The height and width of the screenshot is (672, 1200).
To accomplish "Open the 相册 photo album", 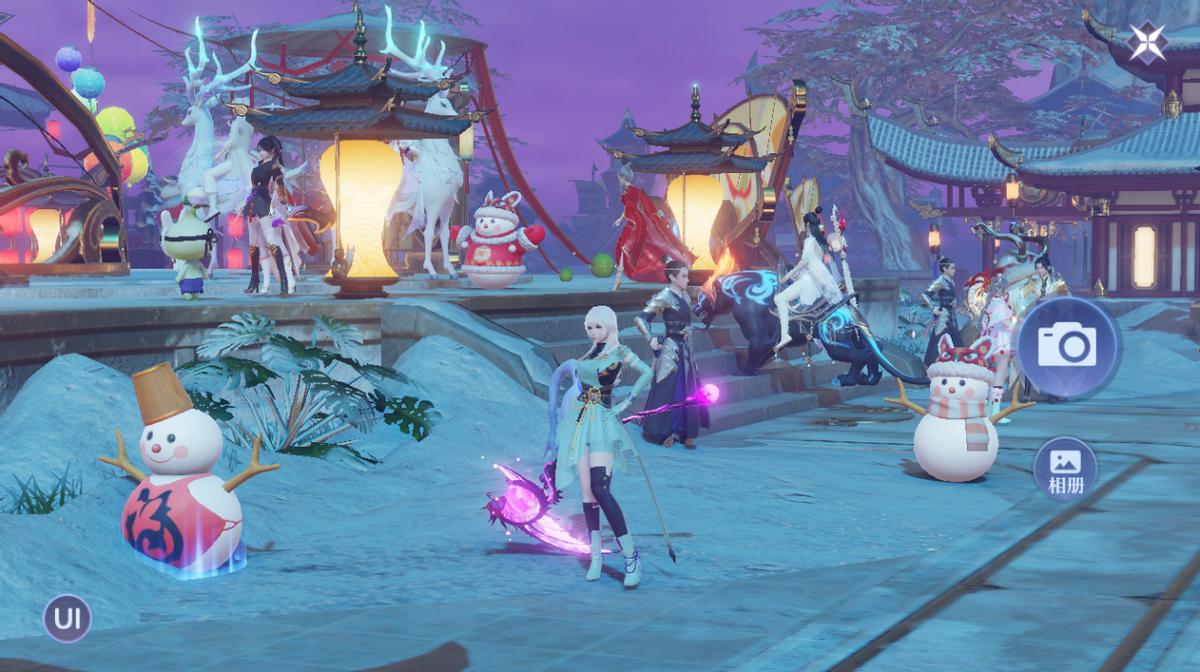I will point(1064,469).
